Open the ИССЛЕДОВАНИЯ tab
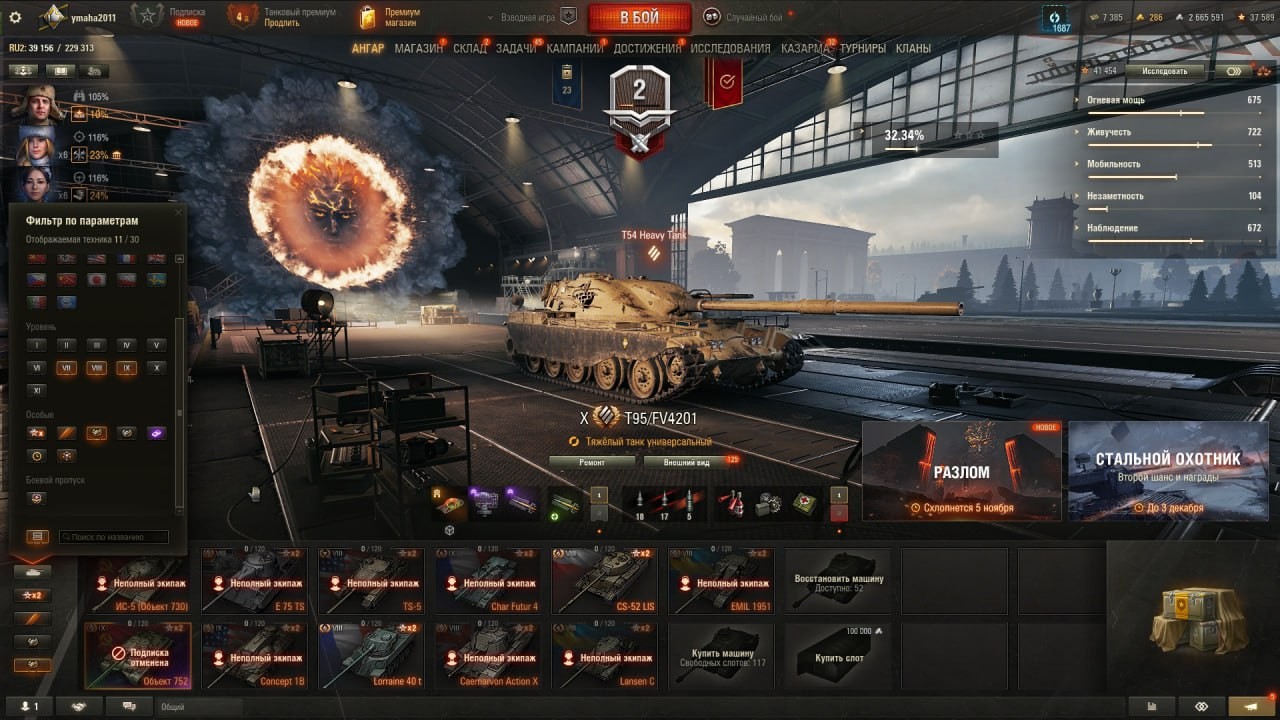 point(730,48)
